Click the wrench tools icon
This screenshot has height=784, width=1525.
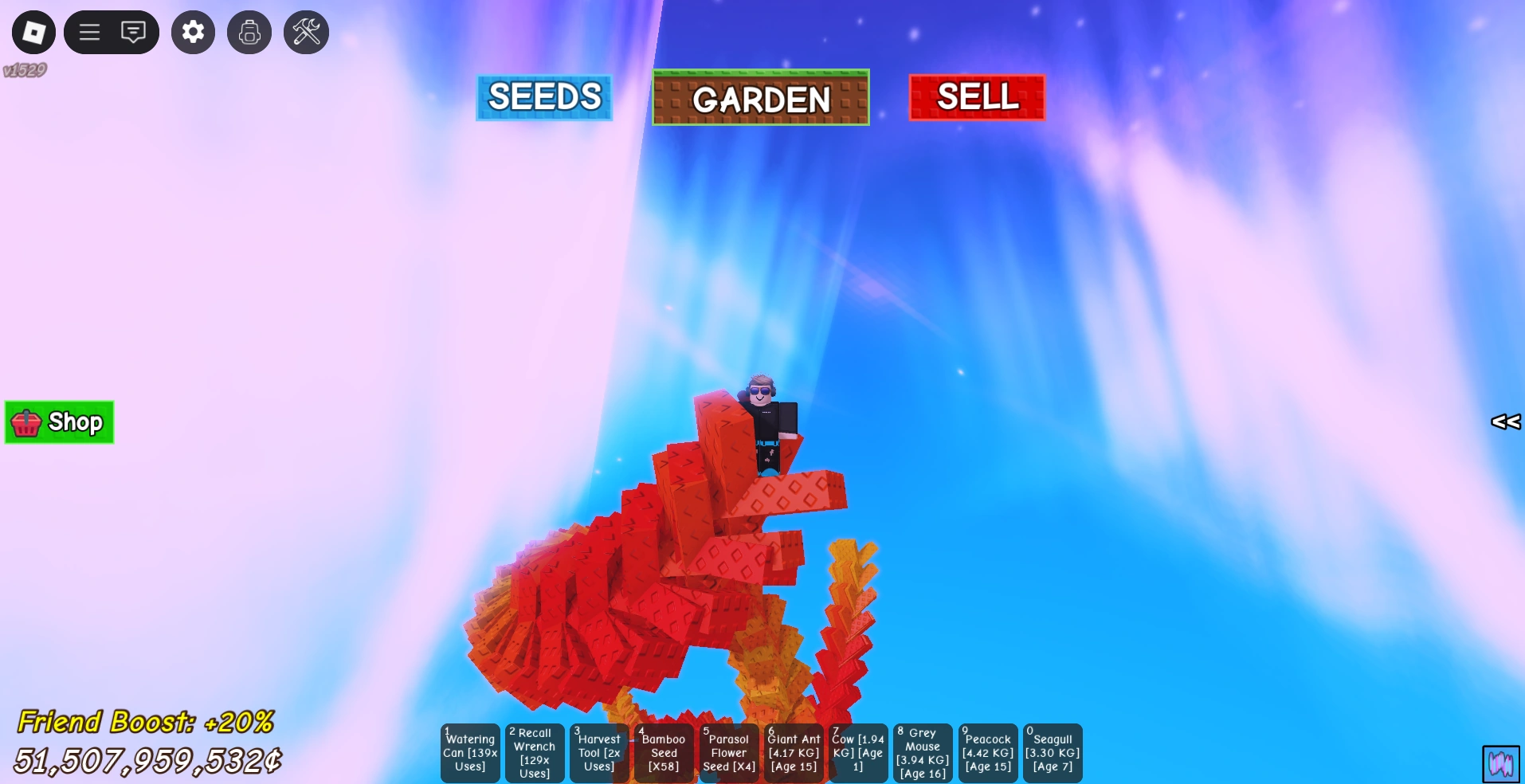coord(305,32)
